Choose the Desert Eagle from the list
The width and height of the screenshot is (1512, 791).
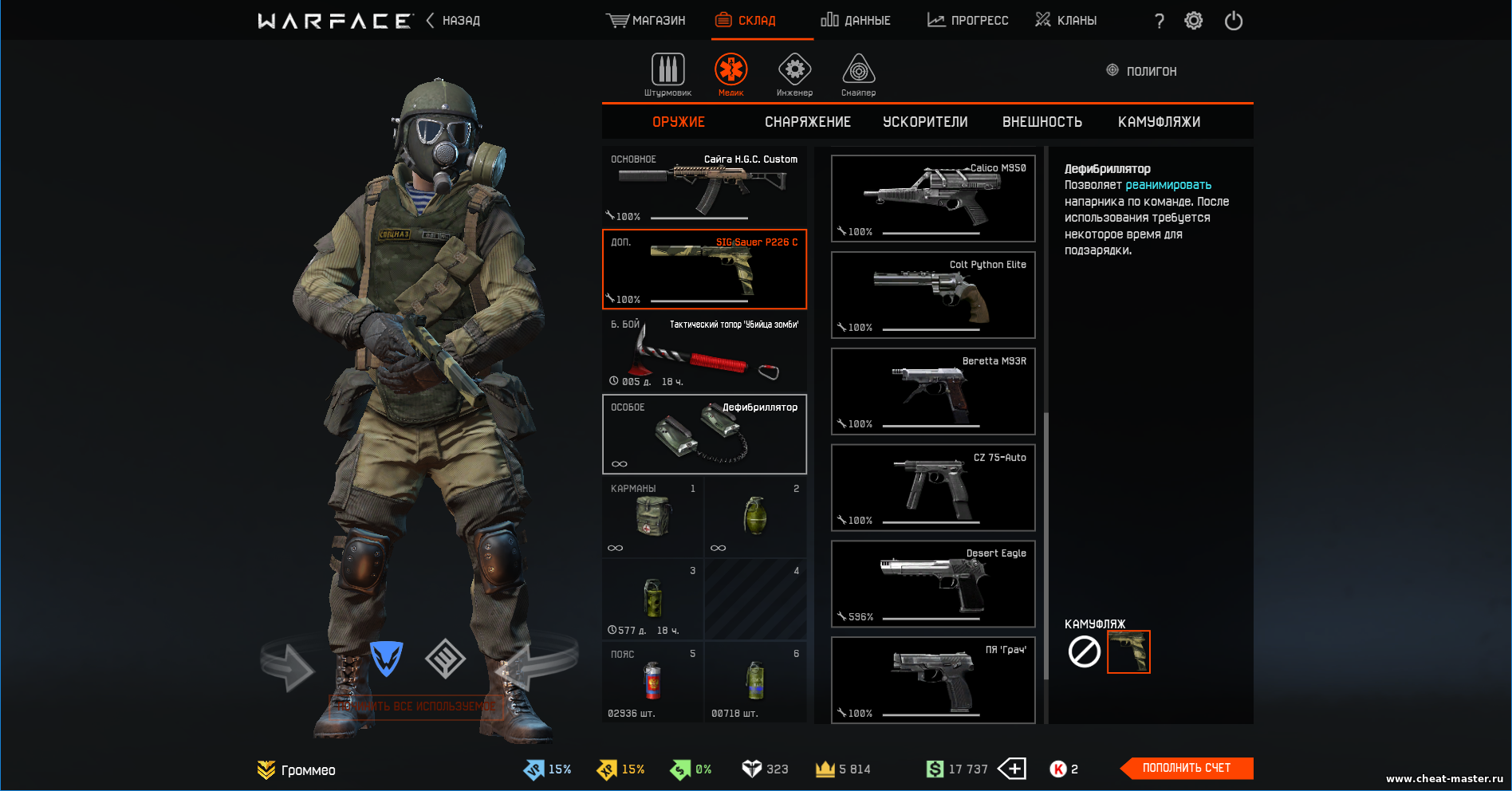pos(933,584)
